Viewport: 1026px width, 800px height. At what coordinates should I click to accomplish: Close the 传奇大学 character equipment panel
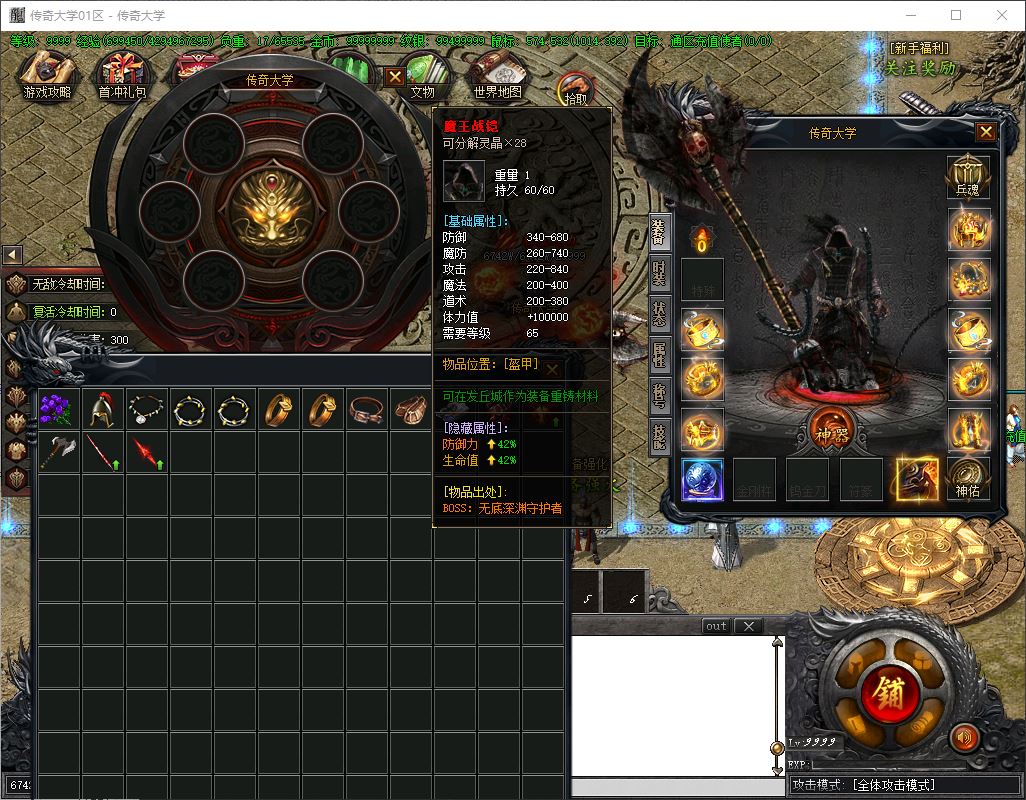pyautogui.click(x=986, y=132)
